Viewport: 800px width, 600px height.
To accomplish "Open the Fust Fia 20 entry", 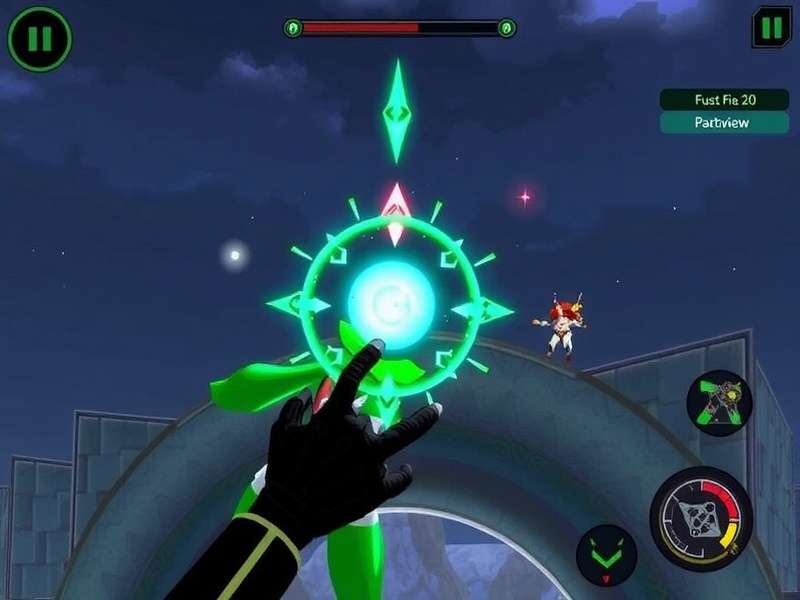I will pos(724,99).
